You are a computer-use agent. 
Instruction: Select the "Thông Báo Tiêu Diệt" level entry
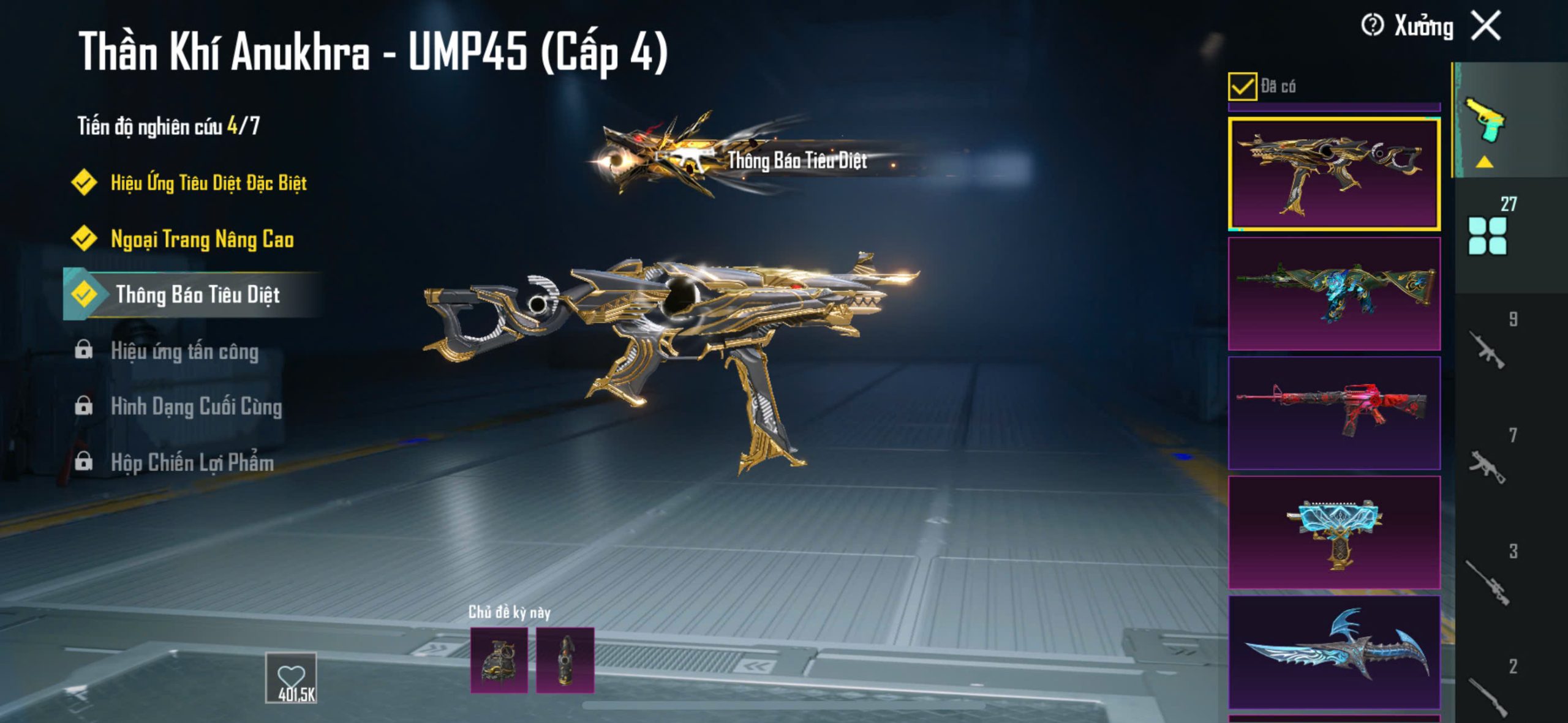[197, 294]
